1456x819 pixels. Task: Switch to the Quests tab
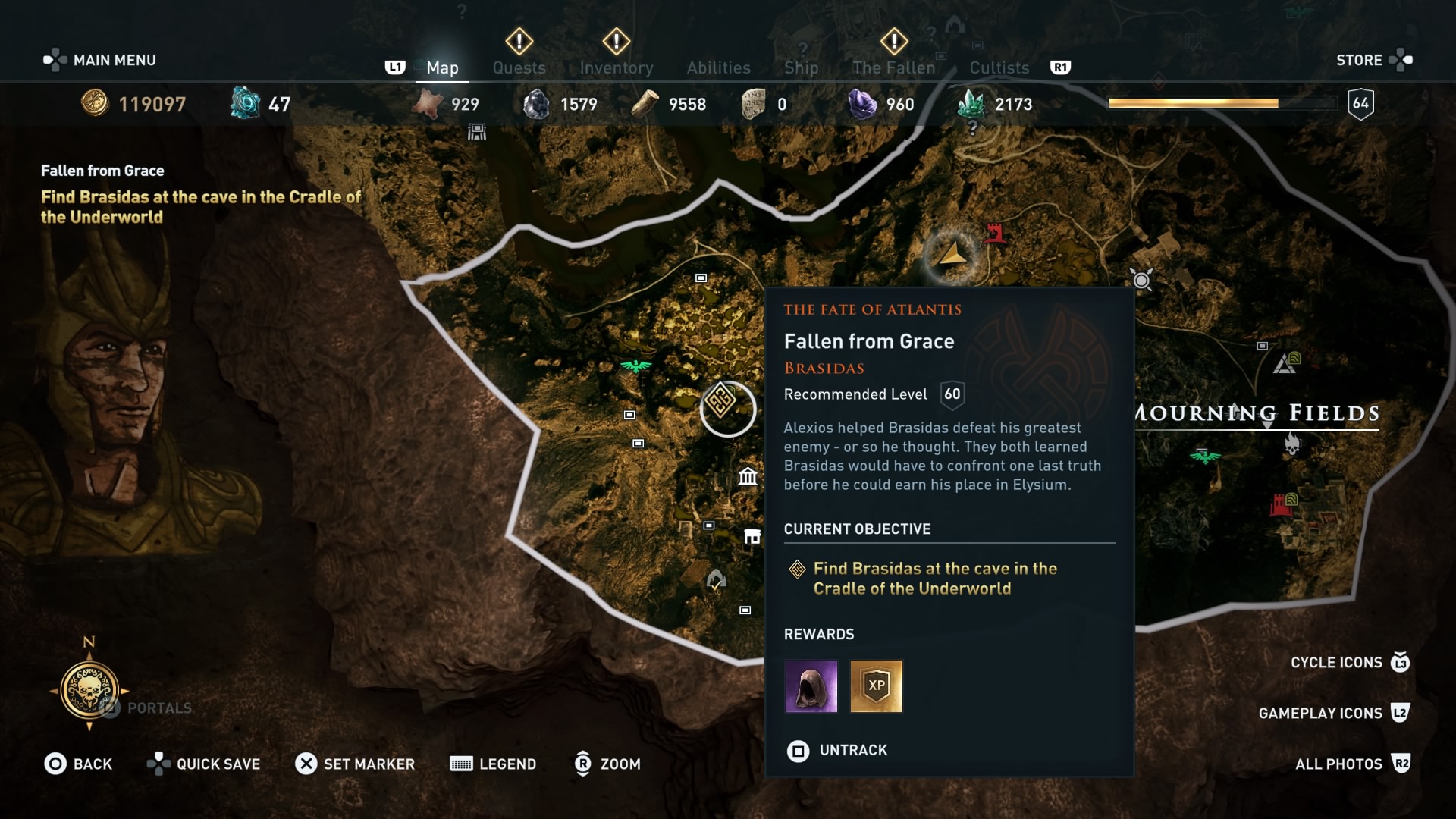tap(519, 67)
